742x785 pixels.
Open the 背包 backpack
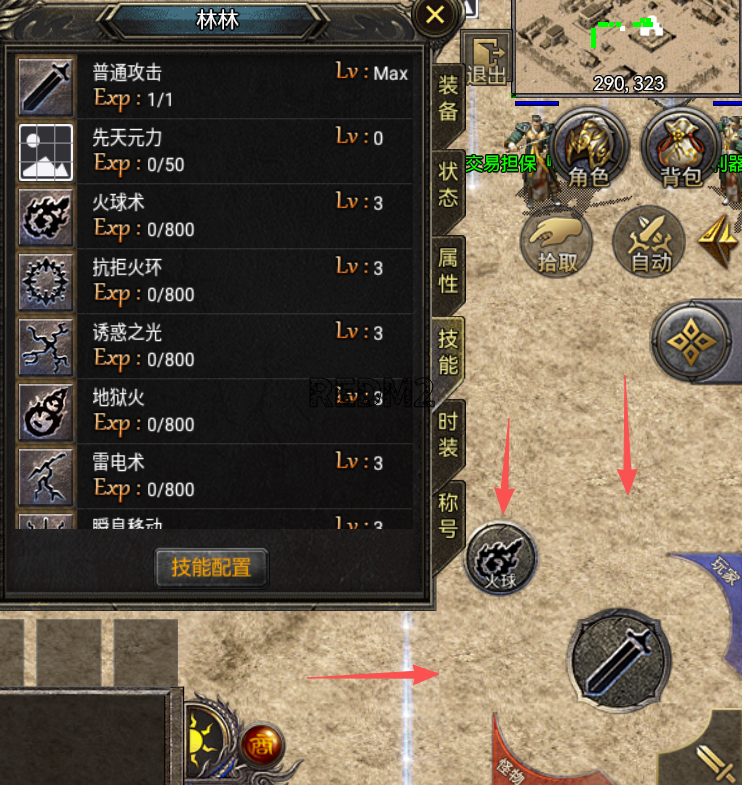681,150
